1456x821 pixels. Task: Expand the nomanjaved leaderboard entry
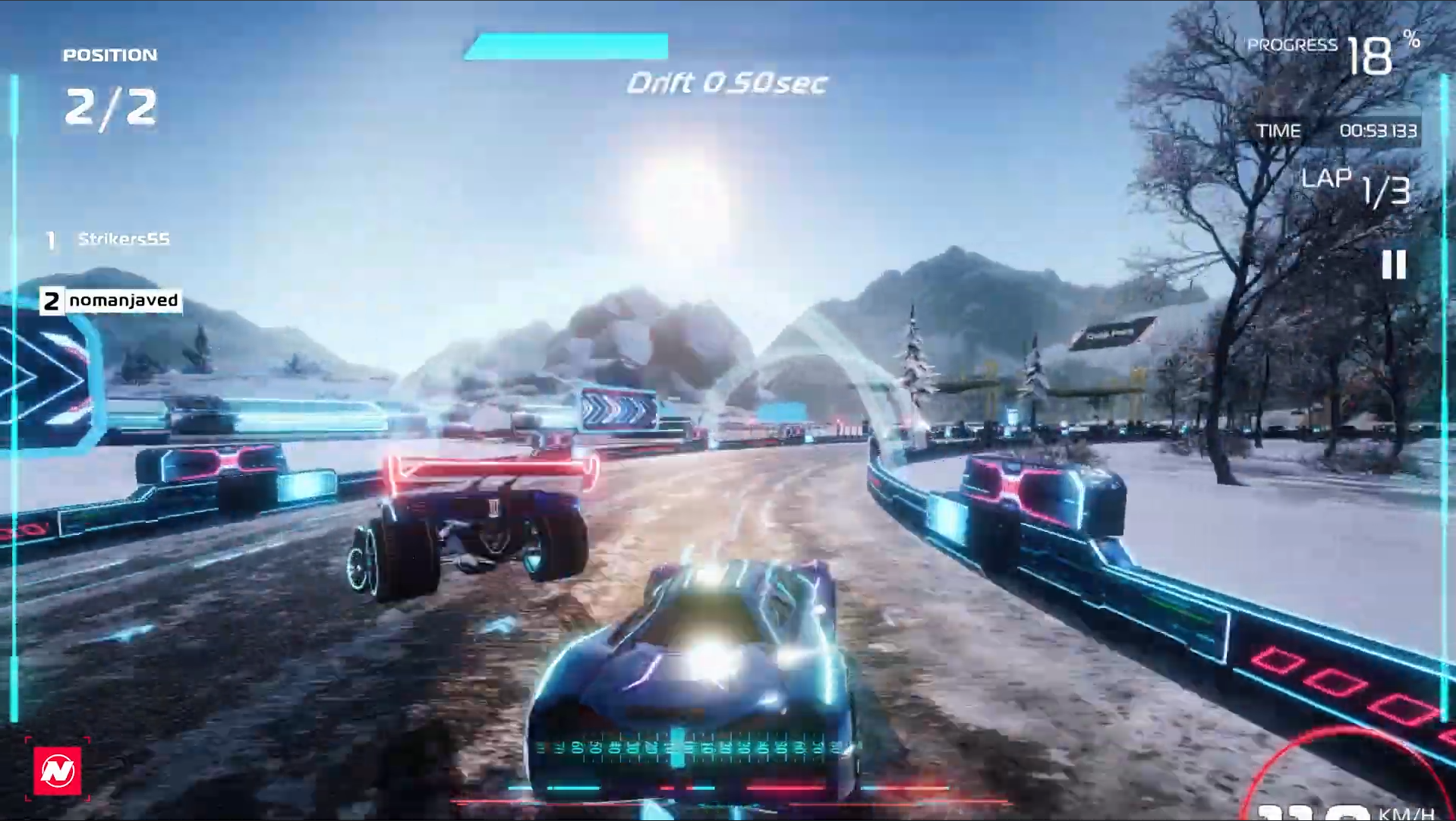click(124, 300)
